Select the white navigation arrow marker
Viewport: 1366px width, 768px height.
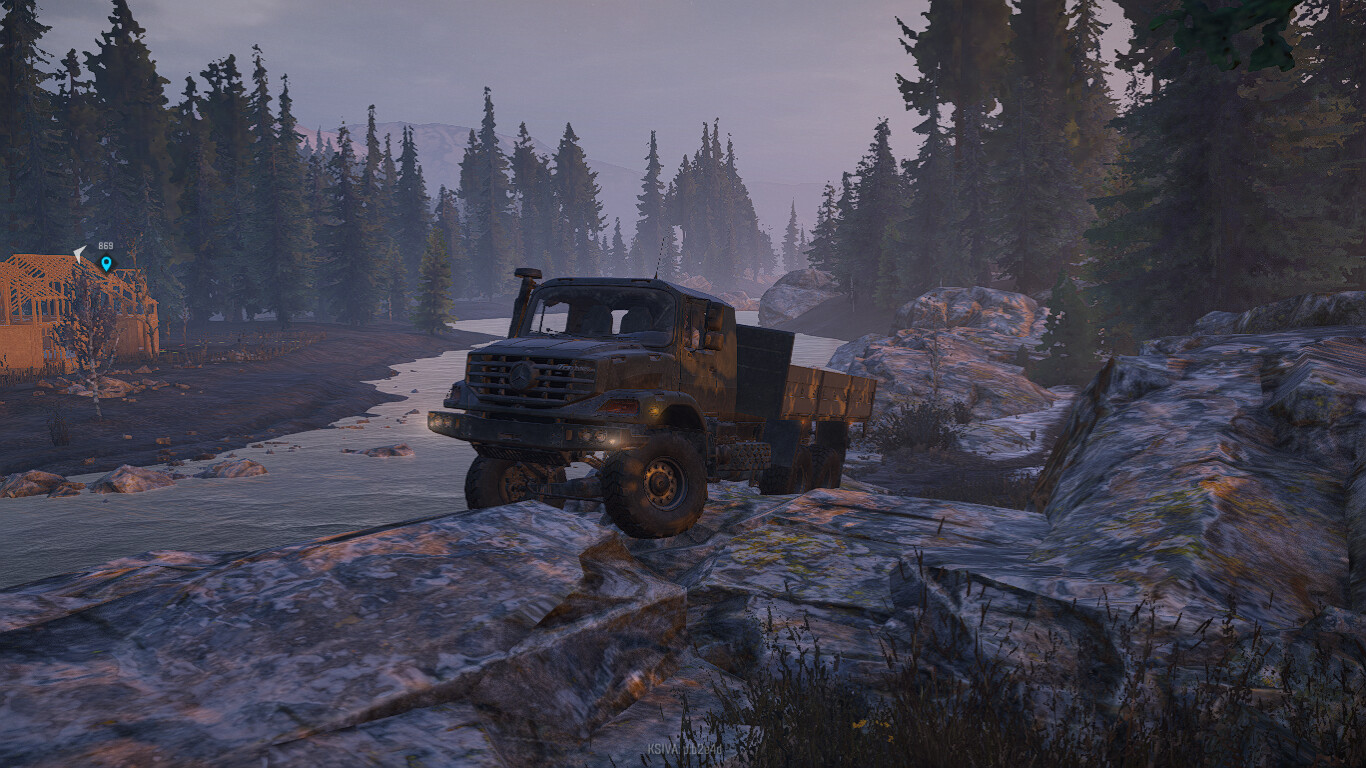(x=80, y=254)
